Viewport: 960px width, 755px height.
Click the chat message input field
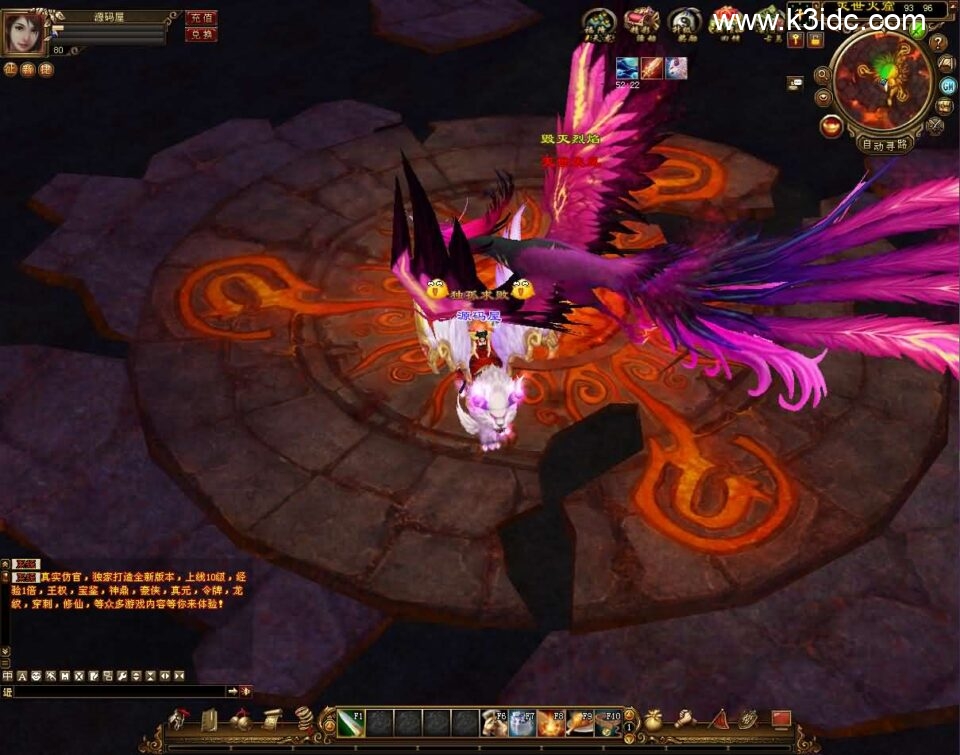click(120, 691)
